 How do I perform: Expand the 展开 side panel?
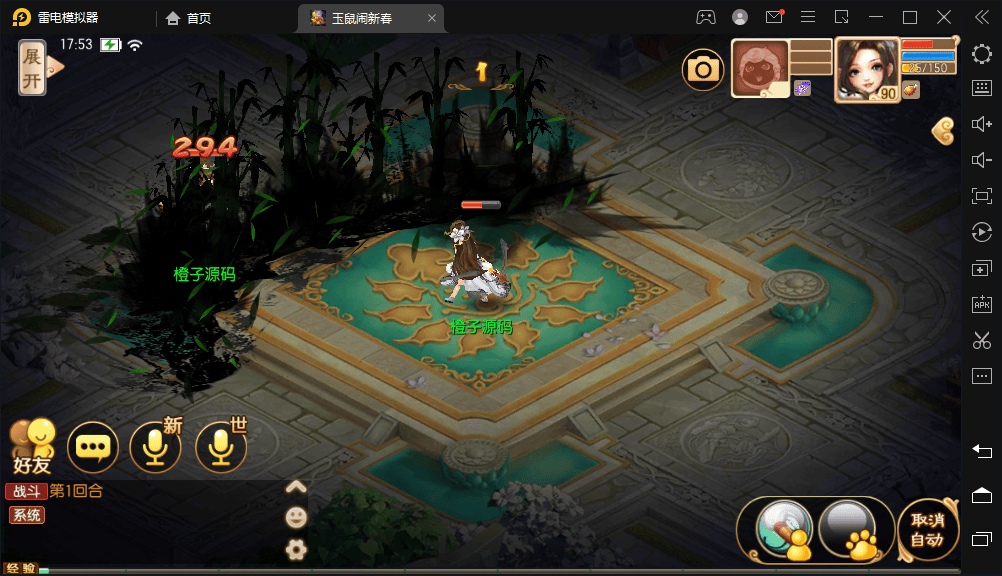click(35, 68)
